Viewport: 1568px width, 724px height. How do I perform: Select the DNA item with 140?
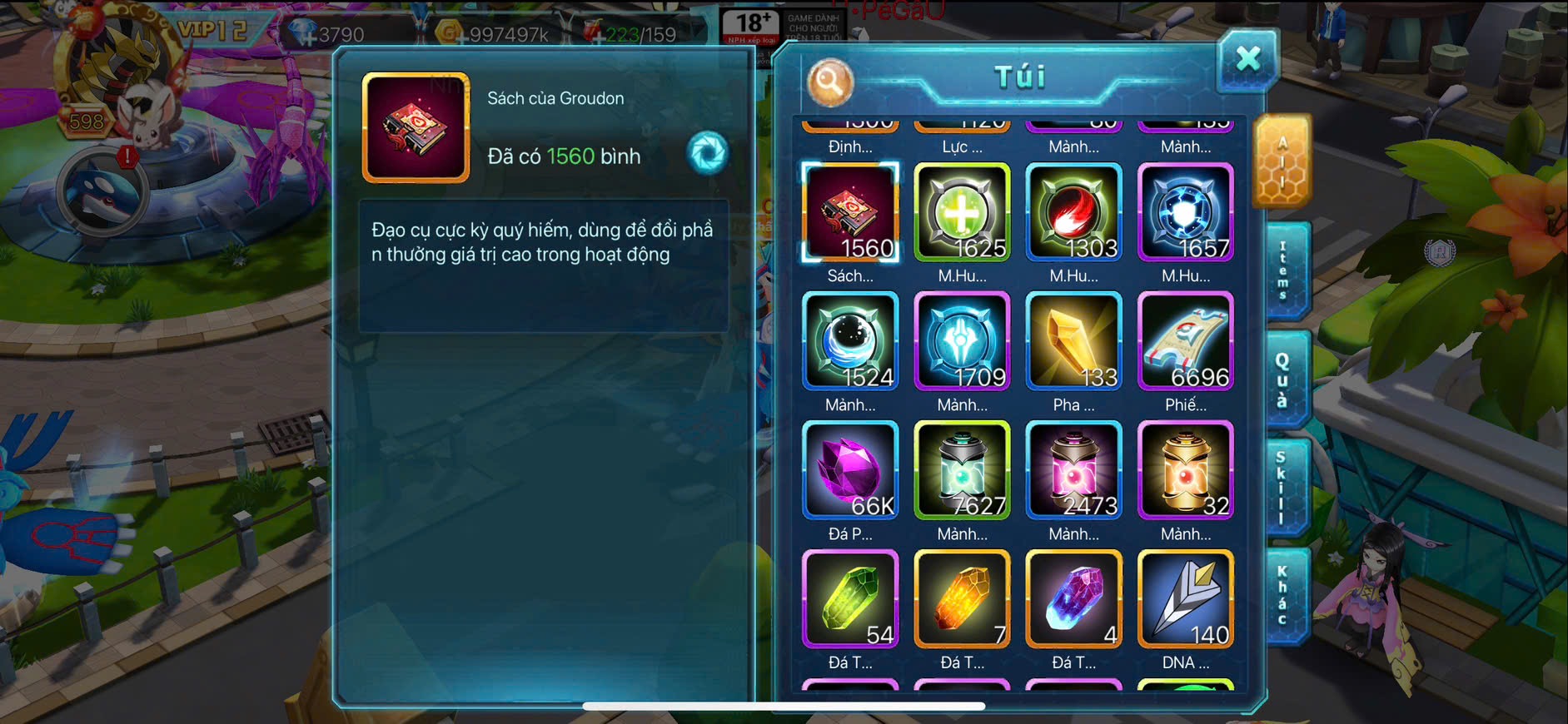1186,600
